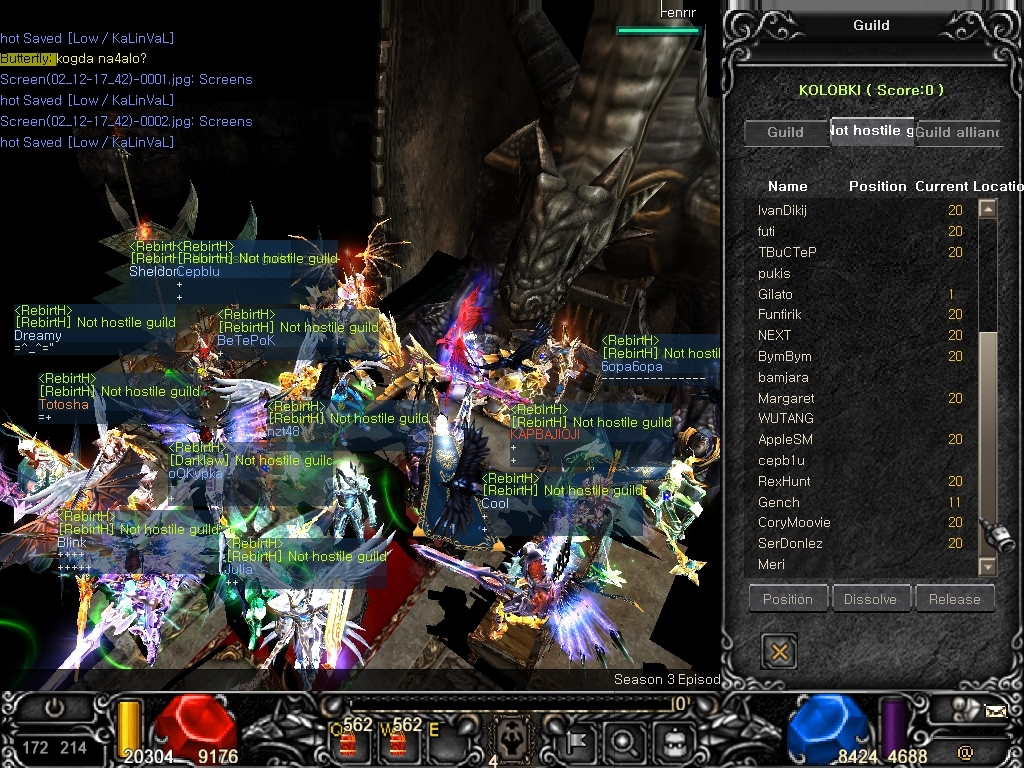Pick RexHunt from the guild roster

tap(784, 481)
